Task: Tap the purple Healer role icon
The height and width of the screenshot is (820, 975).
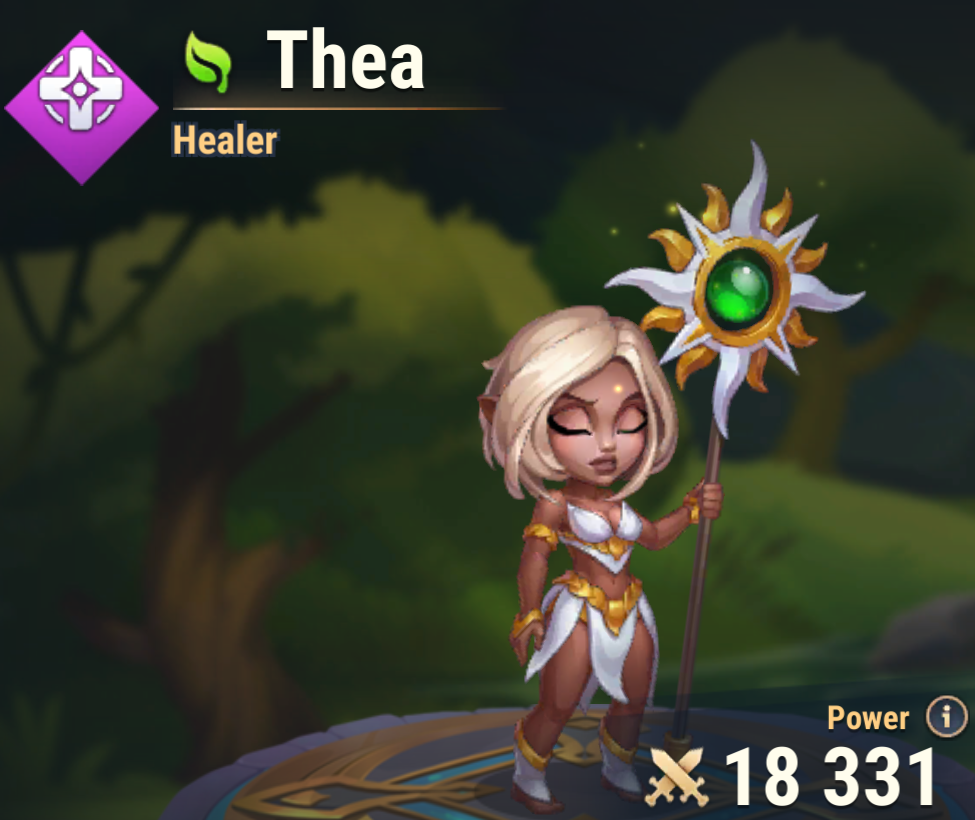Action: pos(82,107)
